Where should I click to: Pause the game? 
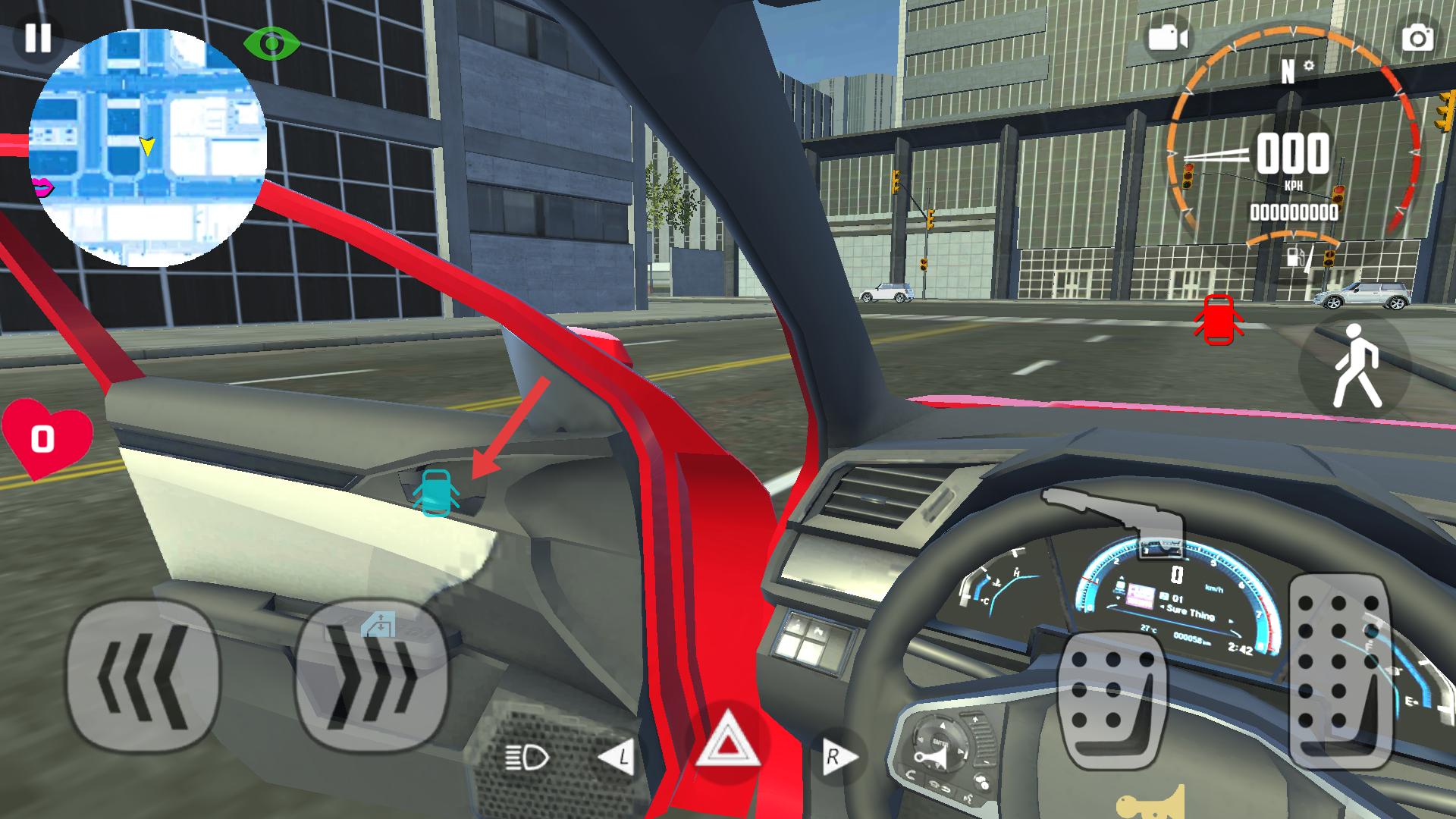37,37
